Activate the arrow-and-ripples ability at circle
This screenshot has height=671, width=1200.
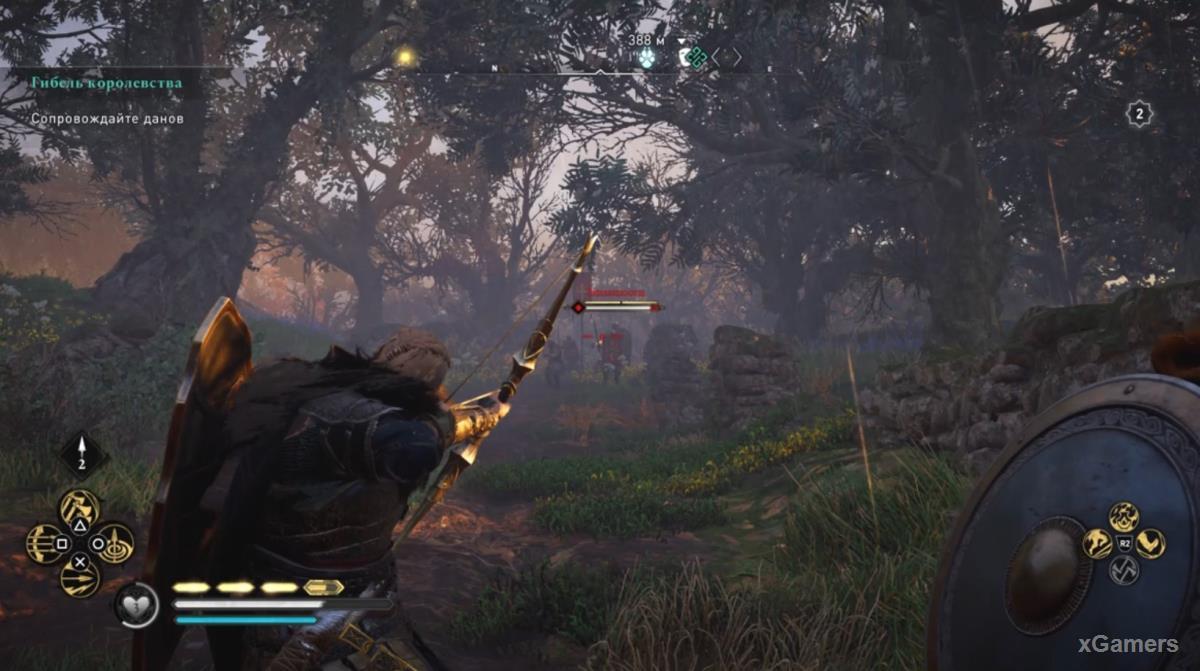coord(114,544)
